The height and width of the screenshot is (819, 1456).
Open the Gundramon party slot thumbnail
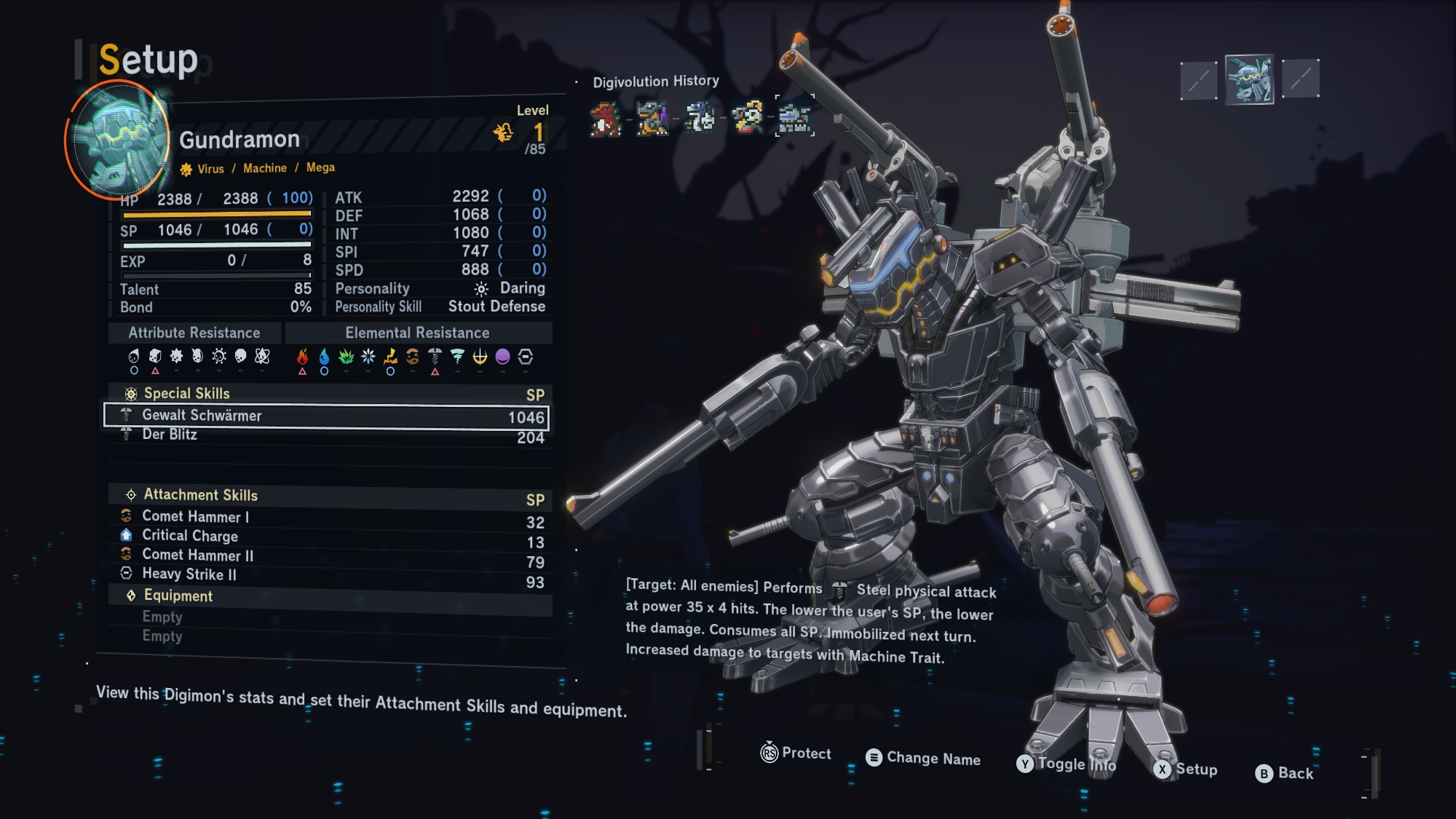pos(1249,79)
